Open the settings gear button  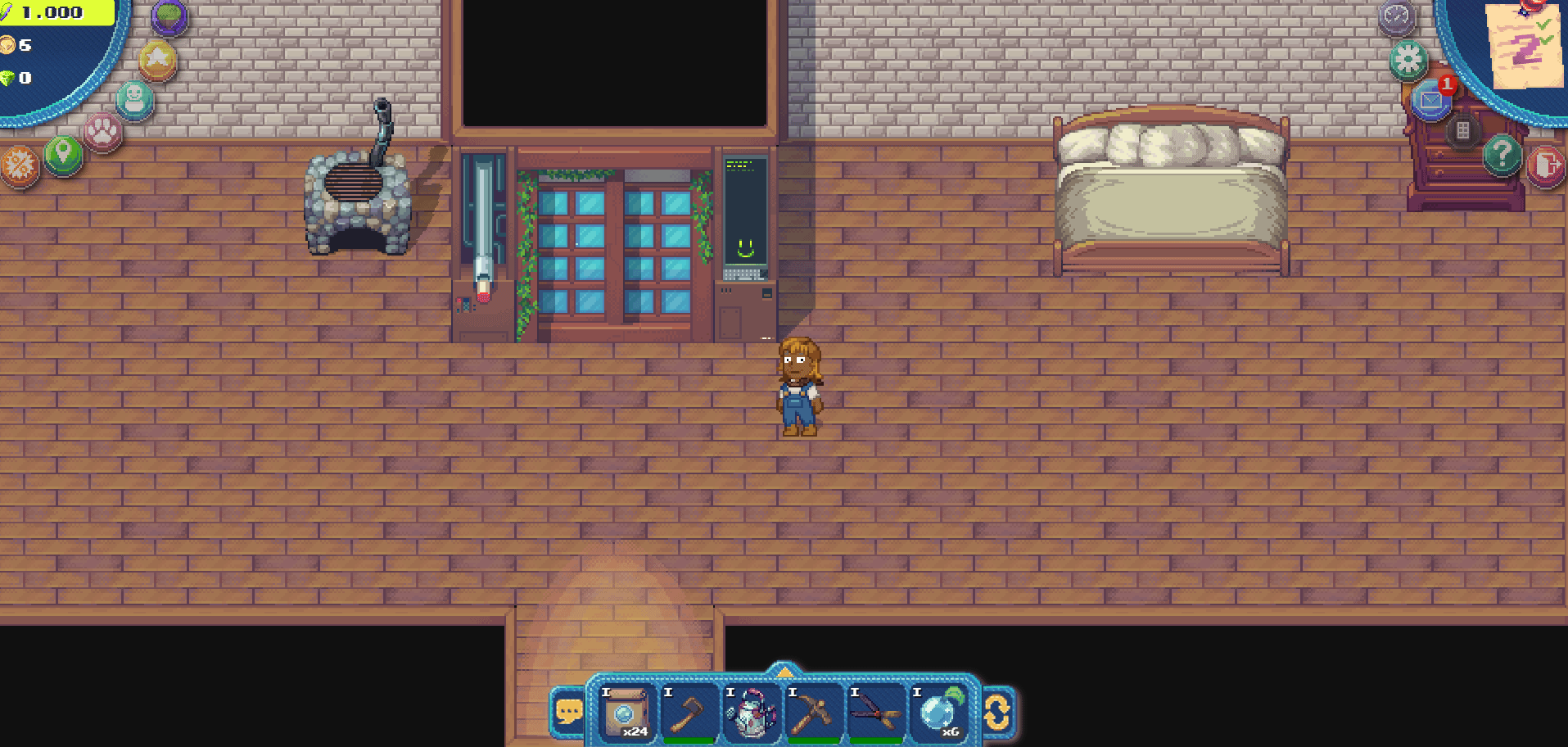coord(1408,59)
